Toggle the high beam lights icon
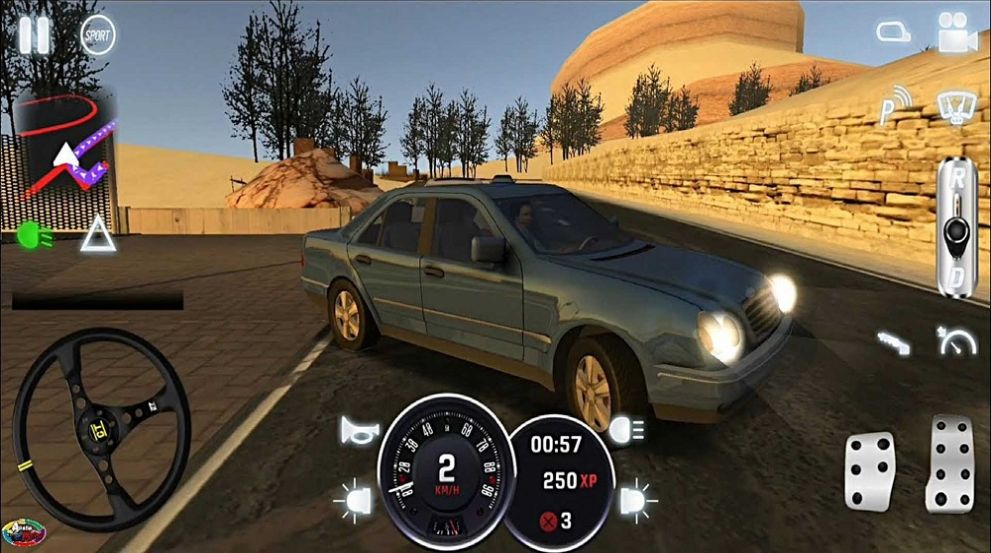 [x=629, y=431]
